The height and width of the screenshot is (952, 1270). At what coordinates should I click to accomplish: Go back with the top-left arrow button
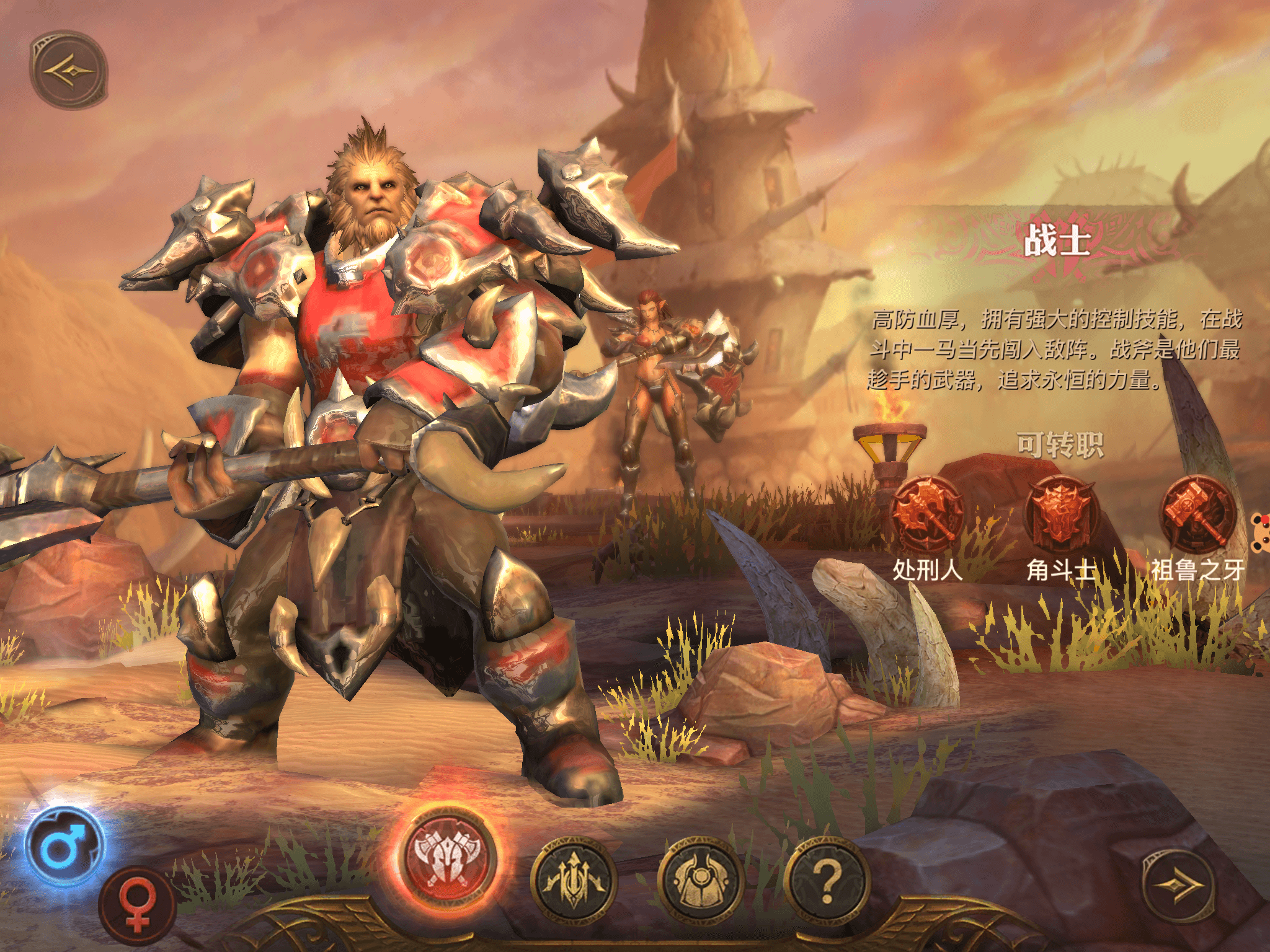tap(69, 70)
